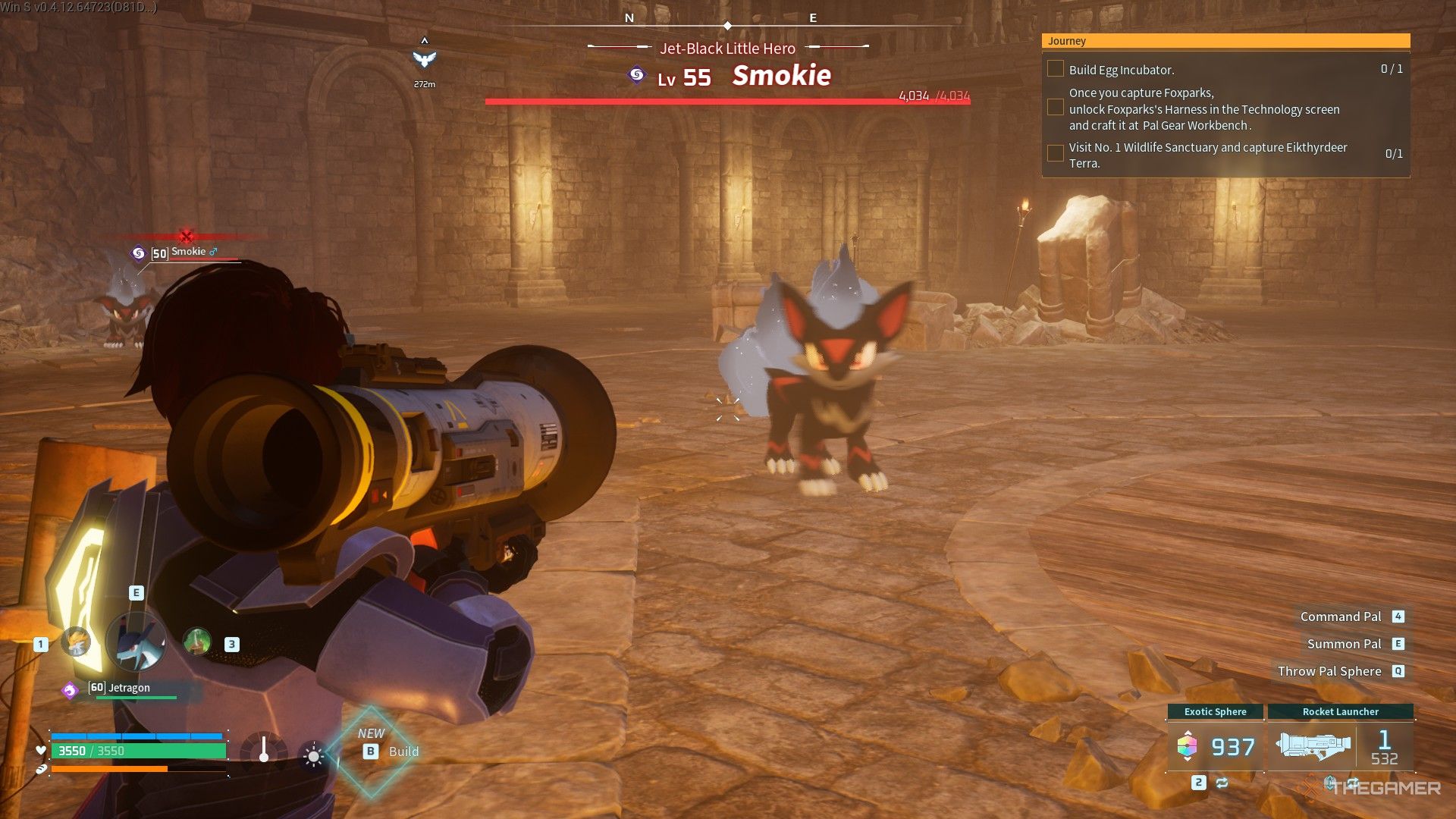This screenshot has height=819, width=1456.
Task: Click the sun time-of-day icon
Action: (x=313, y=755)
